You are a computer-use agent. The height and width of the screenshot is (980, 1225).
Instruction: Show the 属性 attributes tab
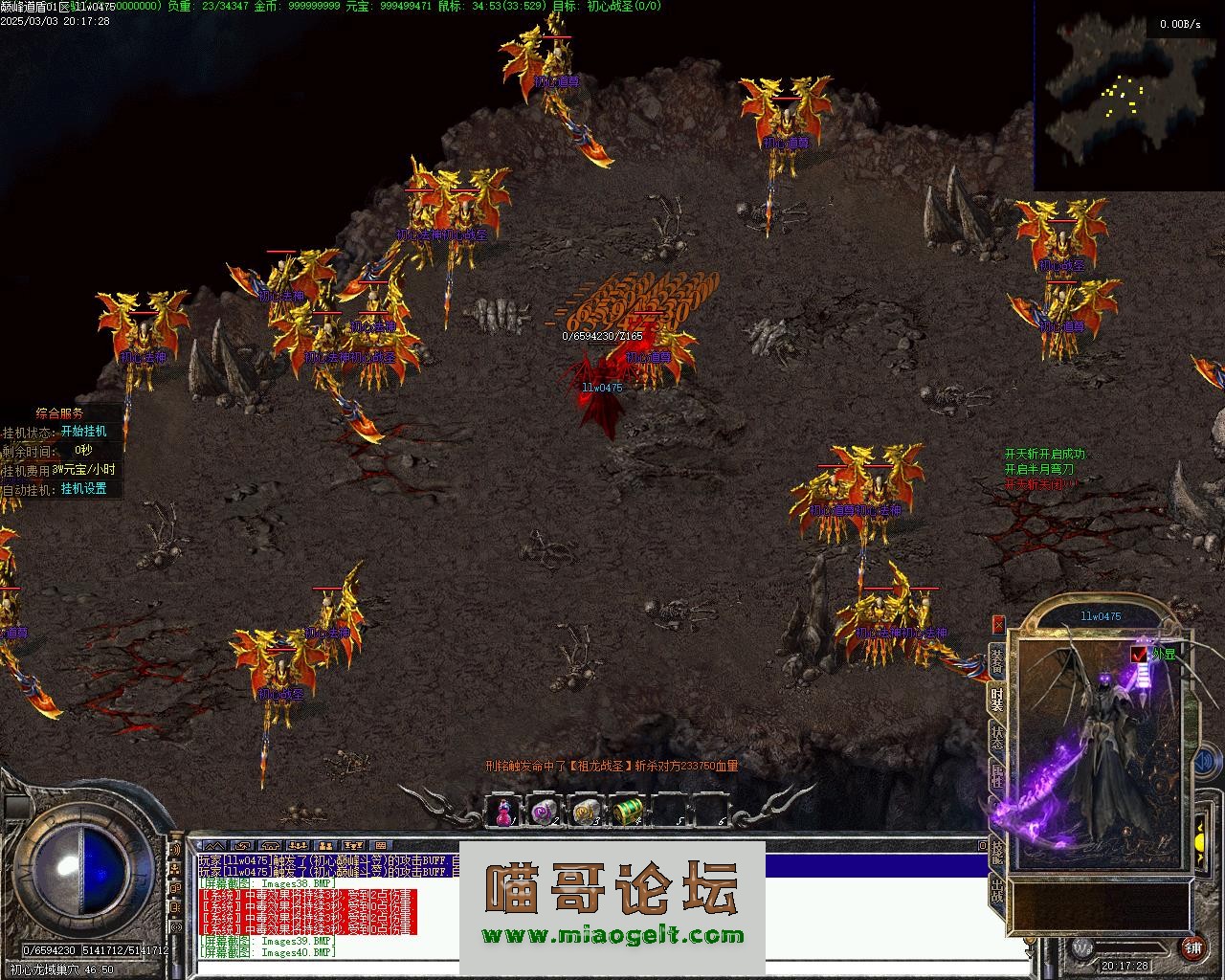[996, 776]
